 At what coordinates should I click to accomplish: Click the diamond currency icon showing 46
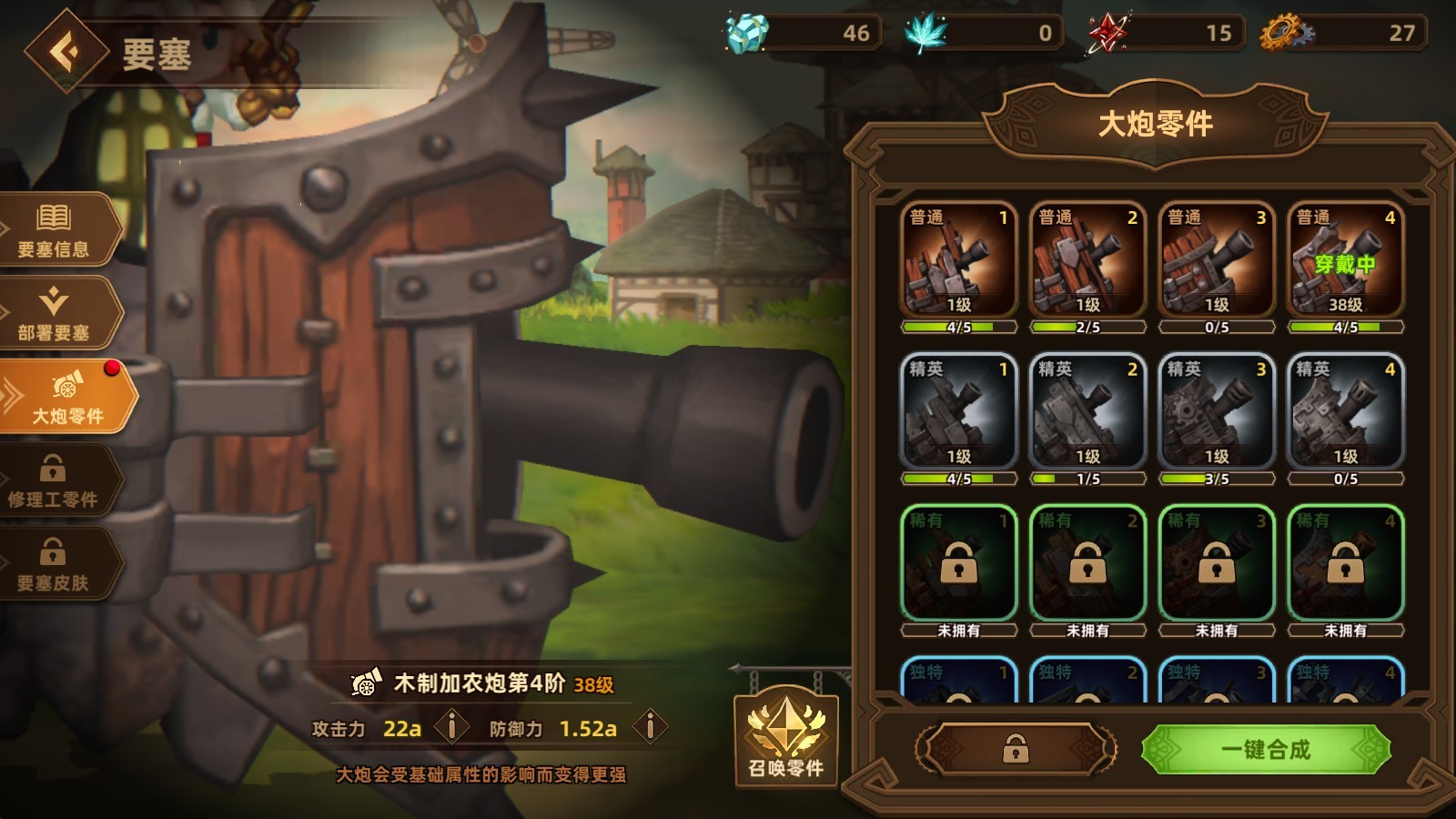tap(746, 32)
